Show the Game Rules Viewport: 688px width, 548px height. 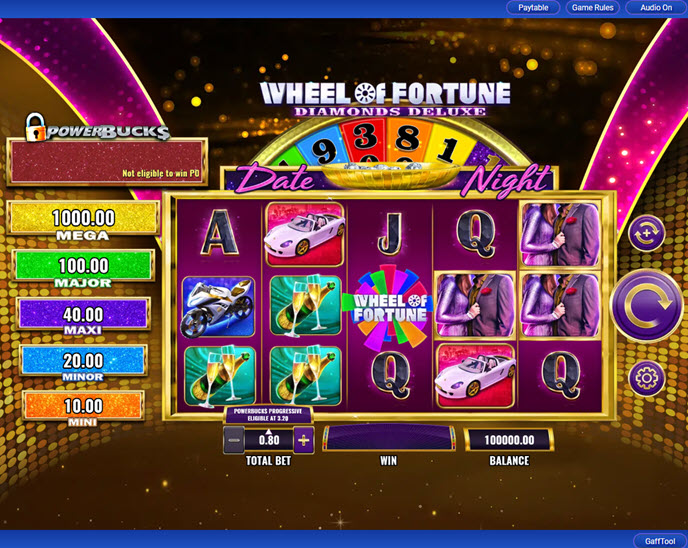[591, 7]
